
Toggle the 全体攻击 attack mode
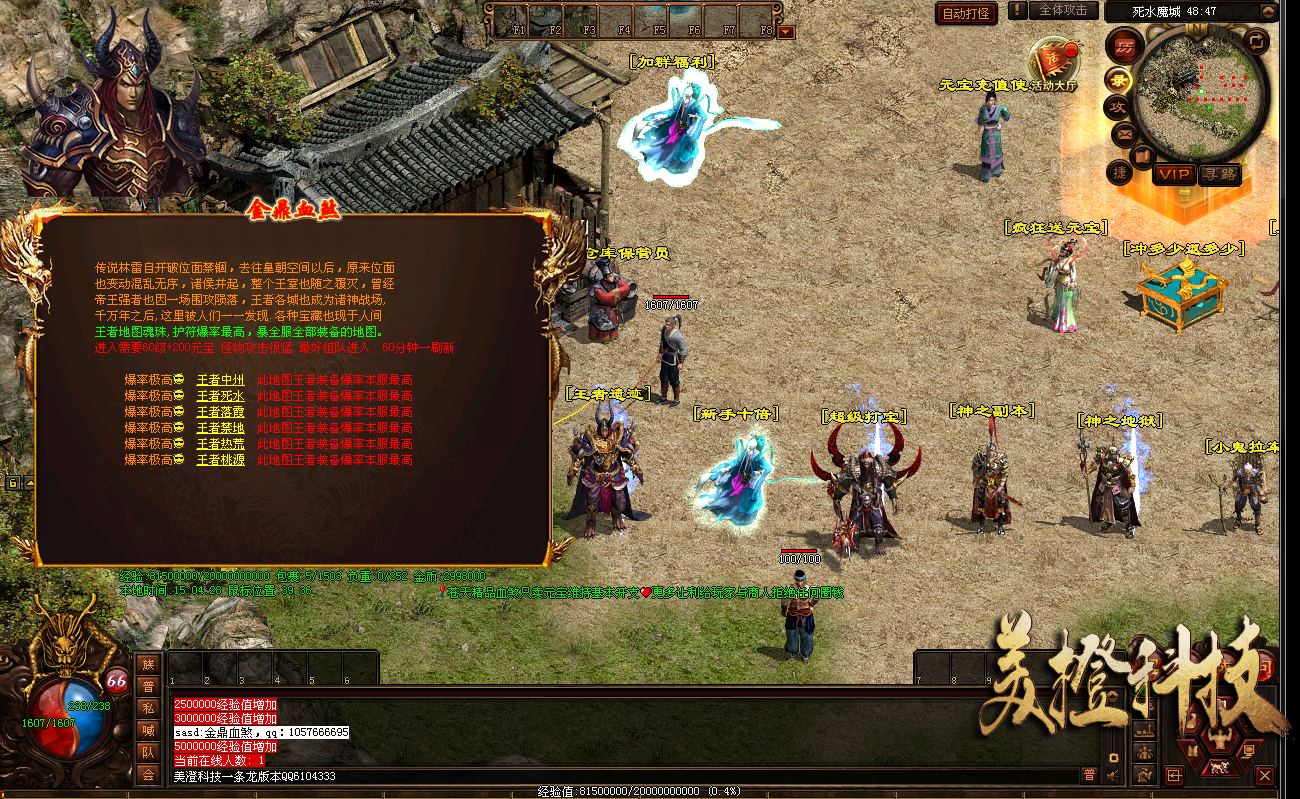coord(1062,13)
